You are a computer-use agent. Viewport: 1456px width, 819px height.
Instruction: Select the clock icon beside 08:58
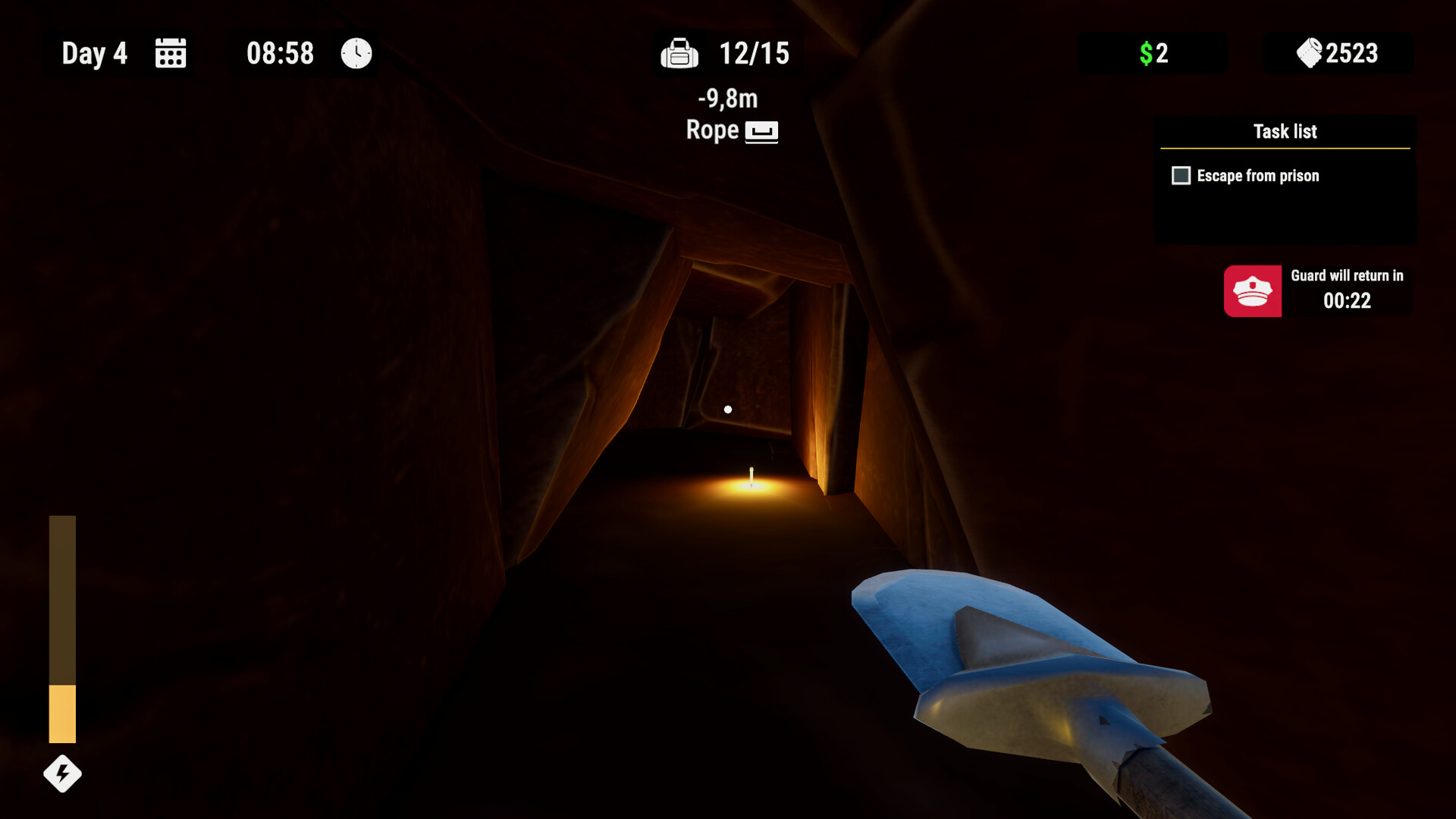pyautogui.click(x=353, y=53)
